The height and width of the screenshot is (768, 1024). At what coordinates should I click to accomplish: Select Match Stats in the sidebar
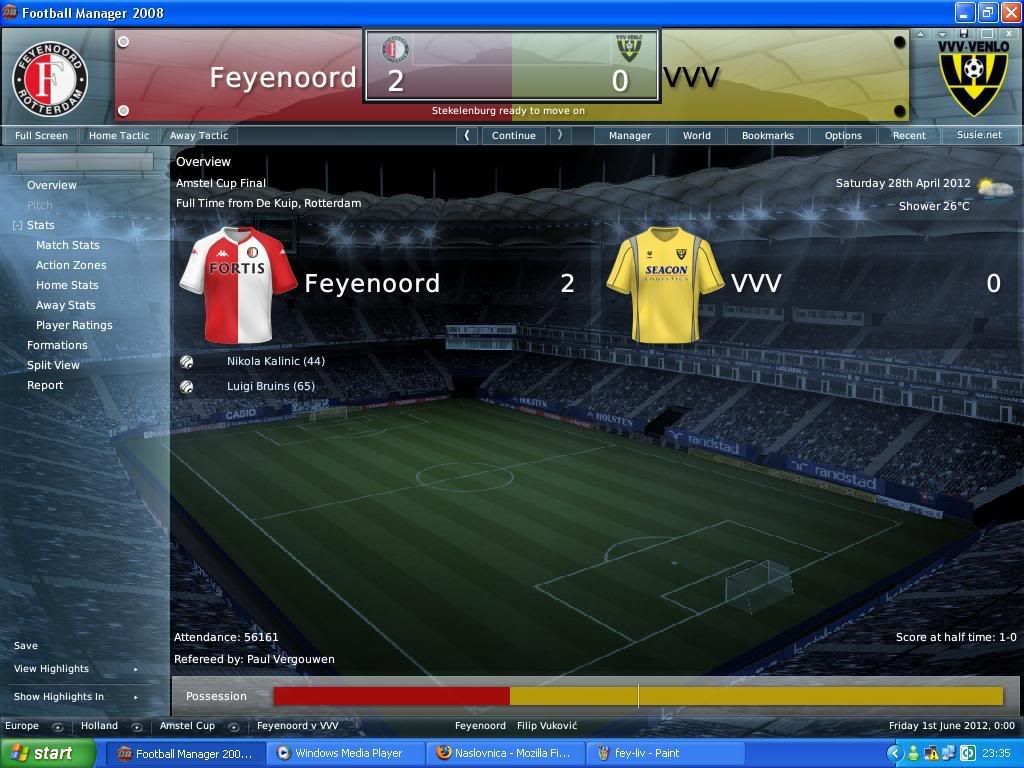68,245
